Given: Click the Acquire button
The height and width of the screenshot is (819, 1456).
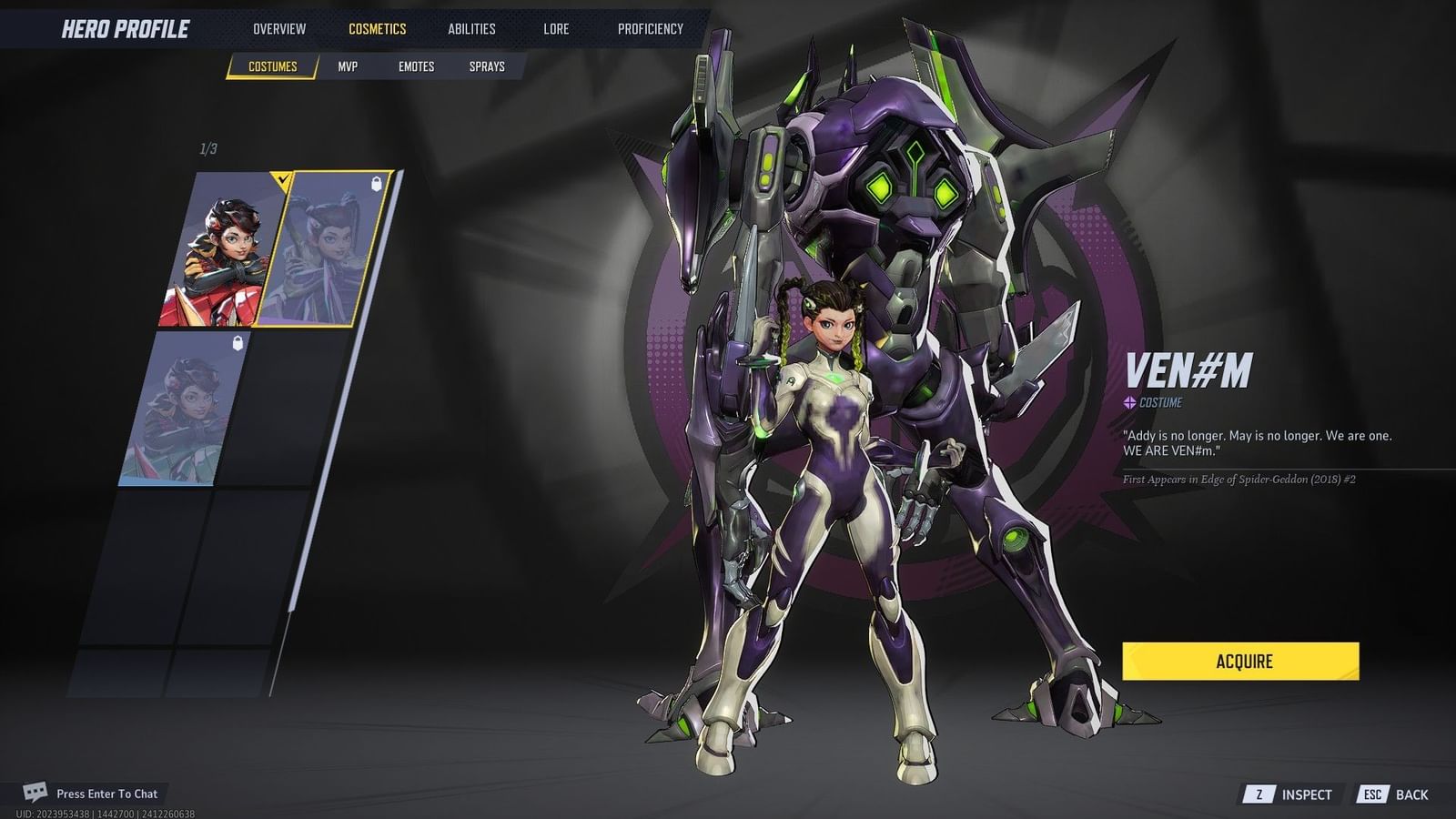Looking at the screenshot, I should click(x=1239, y=662).
